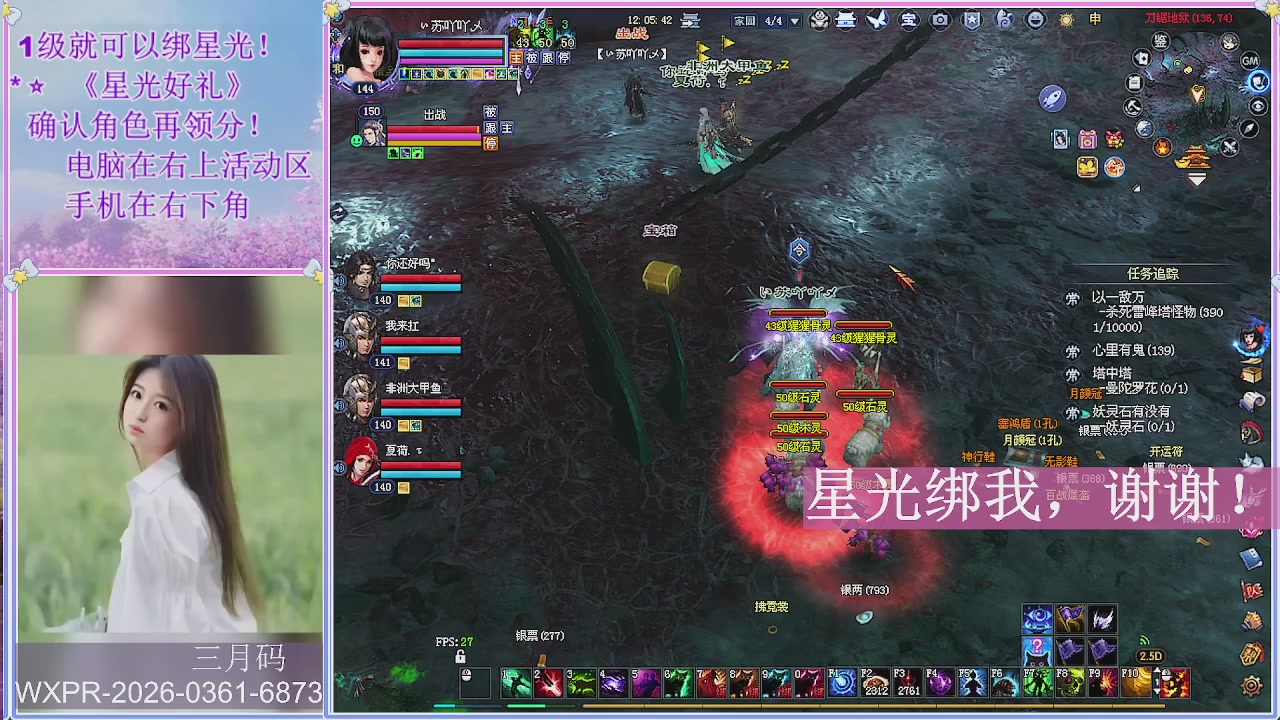Click the 鉴 appraisal icon near the minimap
The image size is (1280, 720).
tap(1160, 42)
